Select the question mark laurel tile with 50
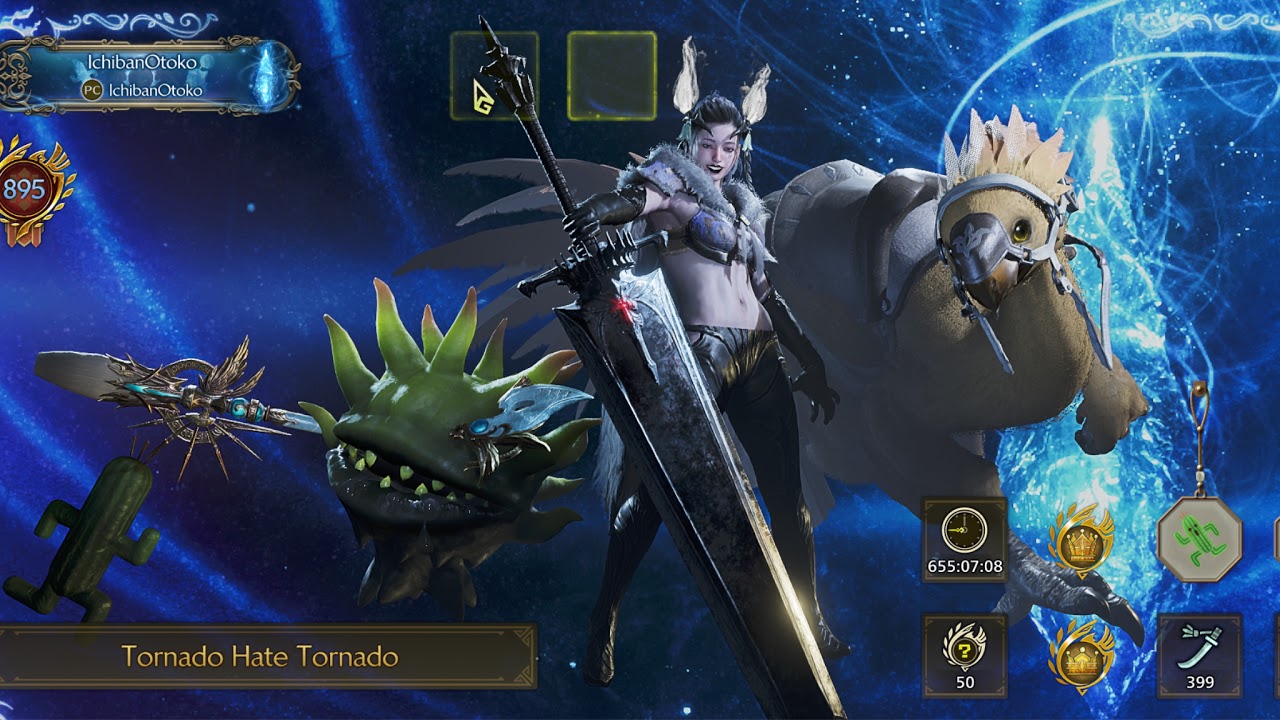1280x720 pixels. [x=964, y=656]
